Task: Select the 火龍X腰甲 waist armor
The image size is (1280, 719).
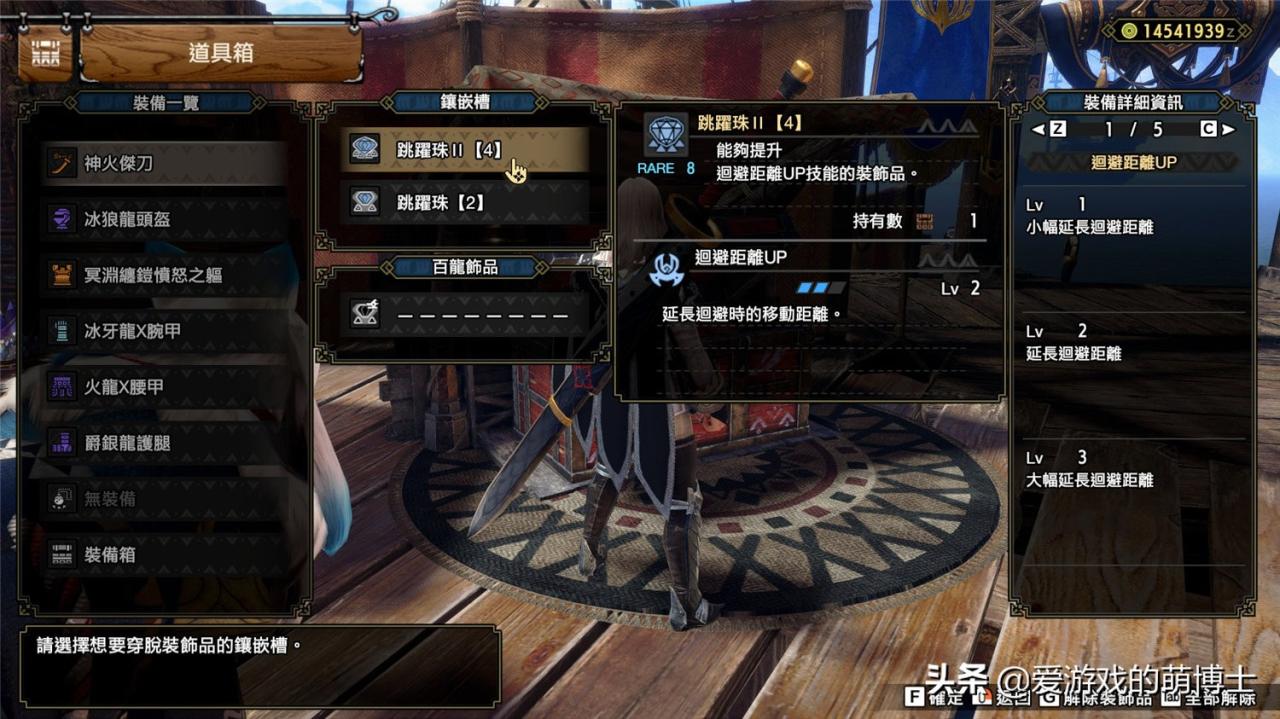Action: 165,387
